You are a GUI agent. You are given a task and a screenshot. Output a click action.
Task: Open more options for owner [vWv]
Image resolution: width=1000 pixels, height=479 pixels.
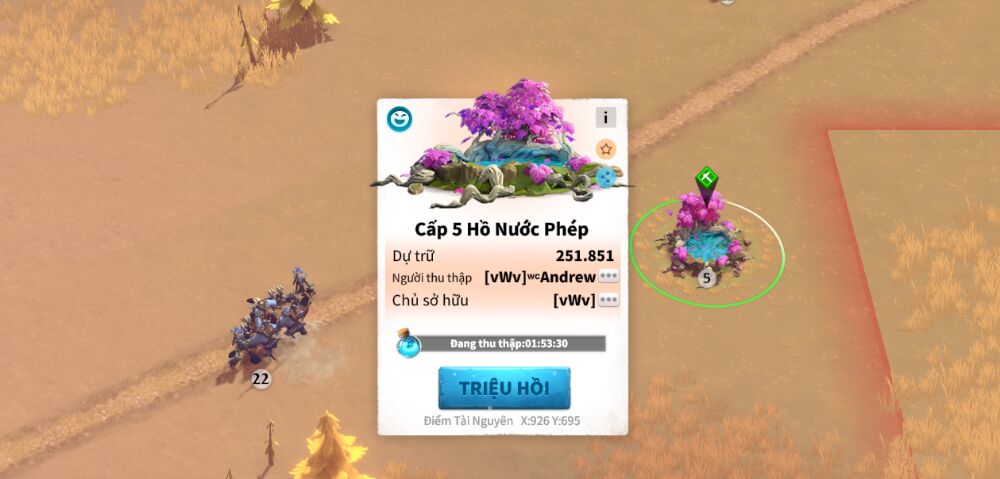(x=608, y=300)
